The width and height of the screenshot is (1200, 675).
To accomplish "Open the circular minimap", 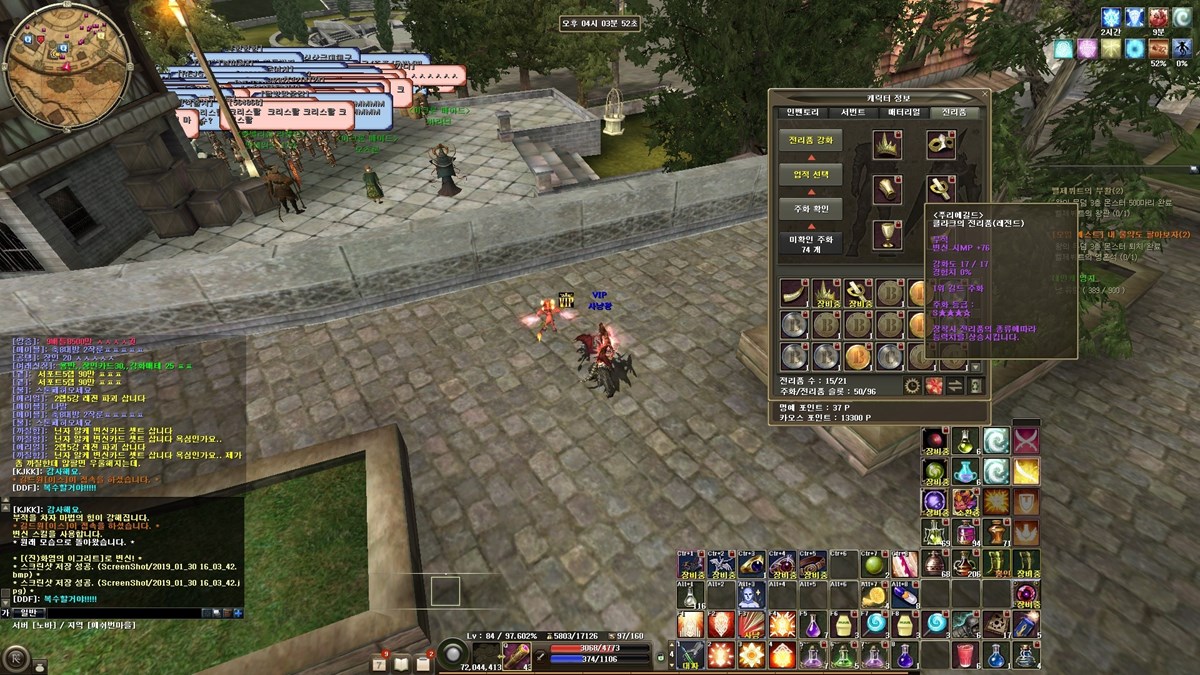I will pos(67,67).
